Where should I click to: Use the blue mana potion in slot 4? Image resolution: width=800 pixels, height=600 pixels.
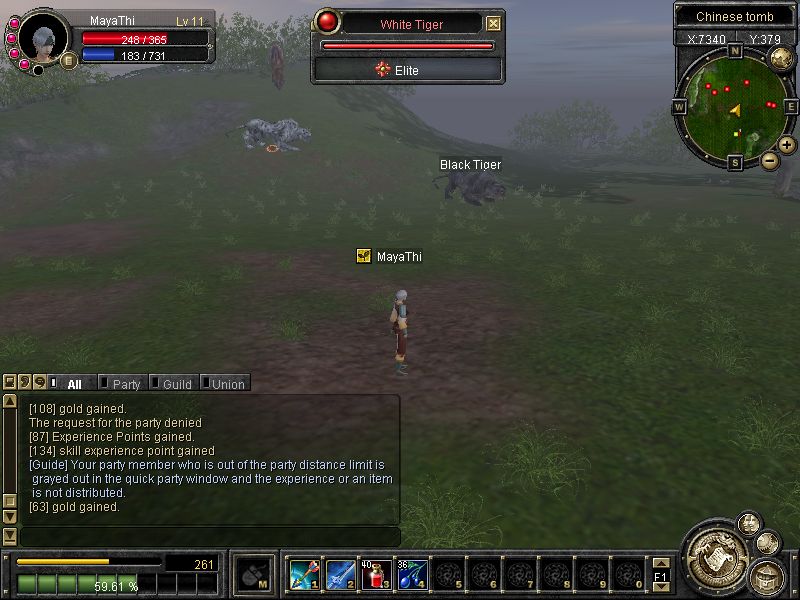click(410, 574)
